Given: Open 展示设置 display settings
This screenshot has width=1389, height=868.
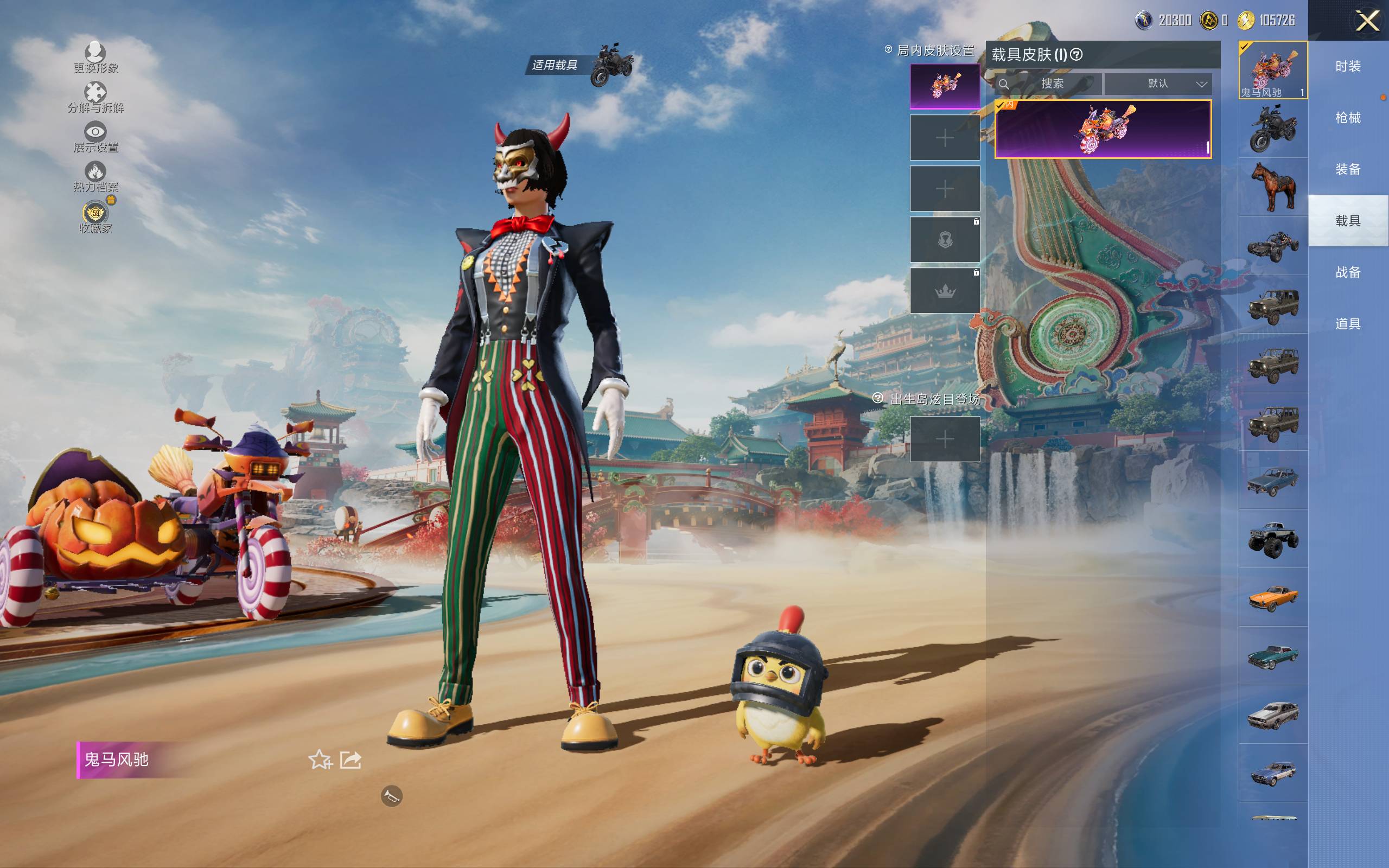Looking at the screenshot, I should [x=95, y=137].
